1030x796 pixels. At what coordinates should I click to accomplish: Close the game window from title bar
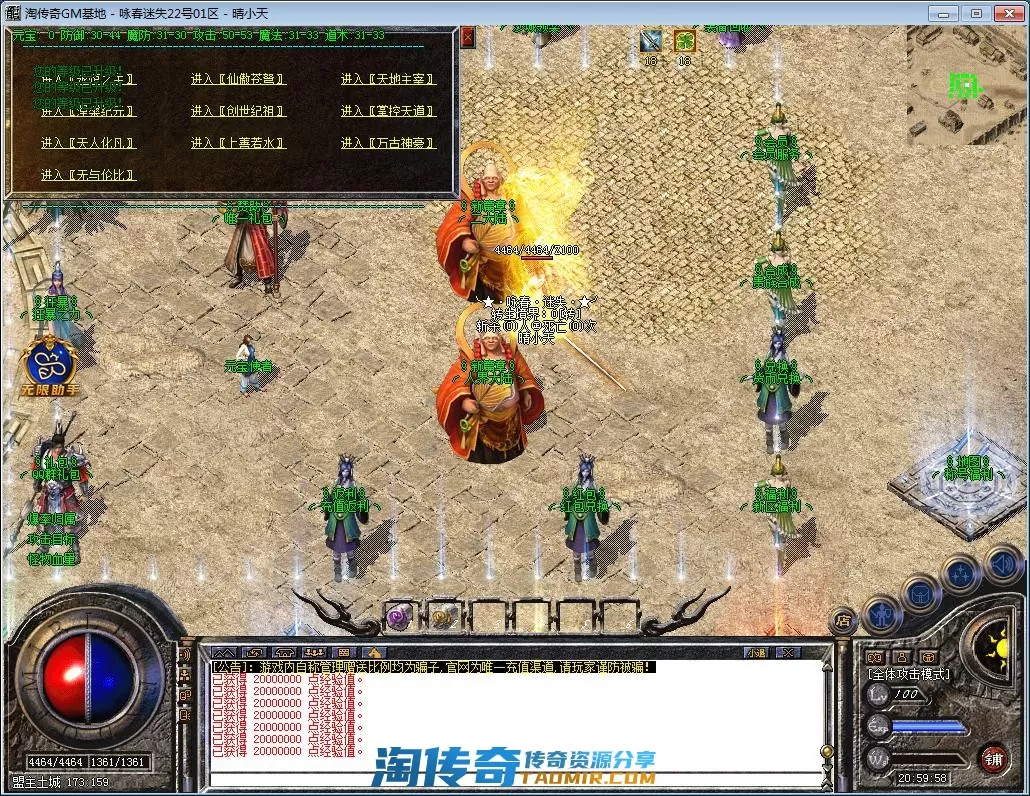click(1007, 13)
